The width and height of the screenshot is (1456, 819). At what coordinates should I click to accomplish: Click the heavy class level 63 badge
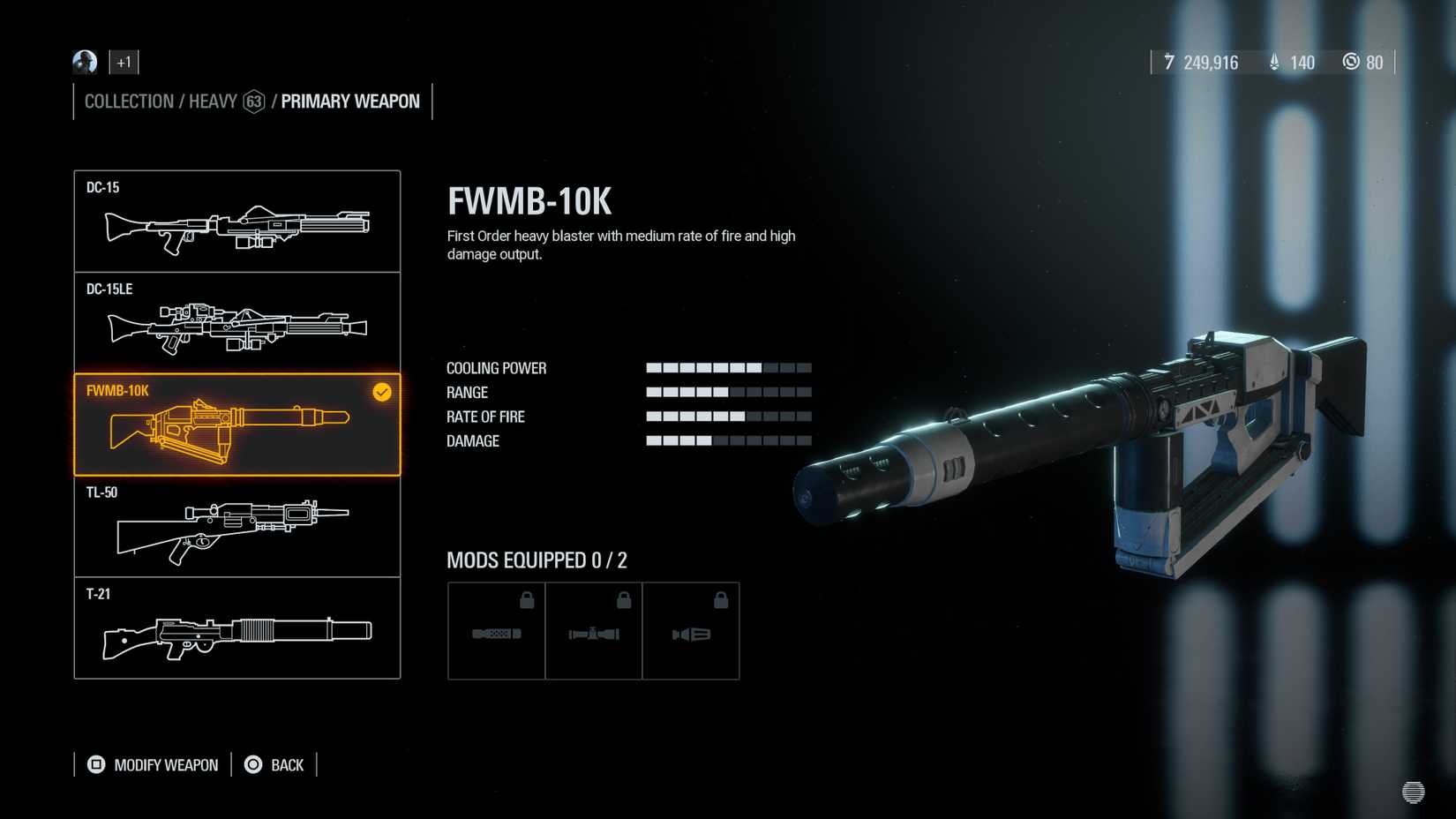255,101
